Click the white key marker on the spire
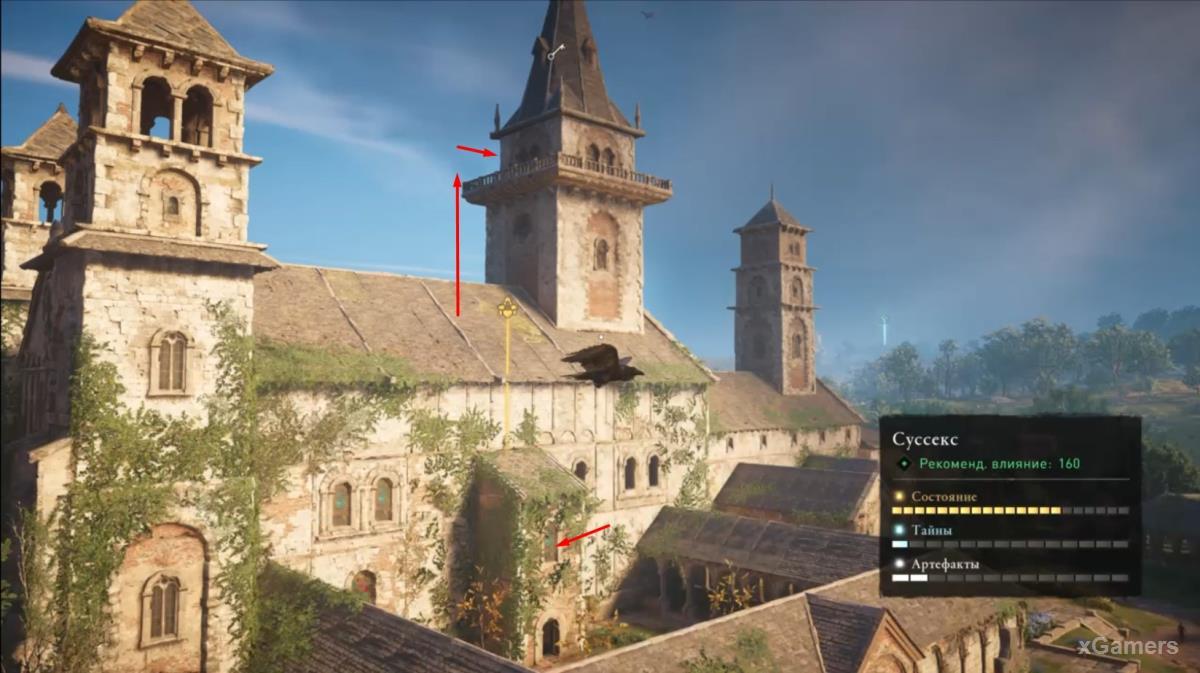1200x673 pixels. tap(555, 51)
